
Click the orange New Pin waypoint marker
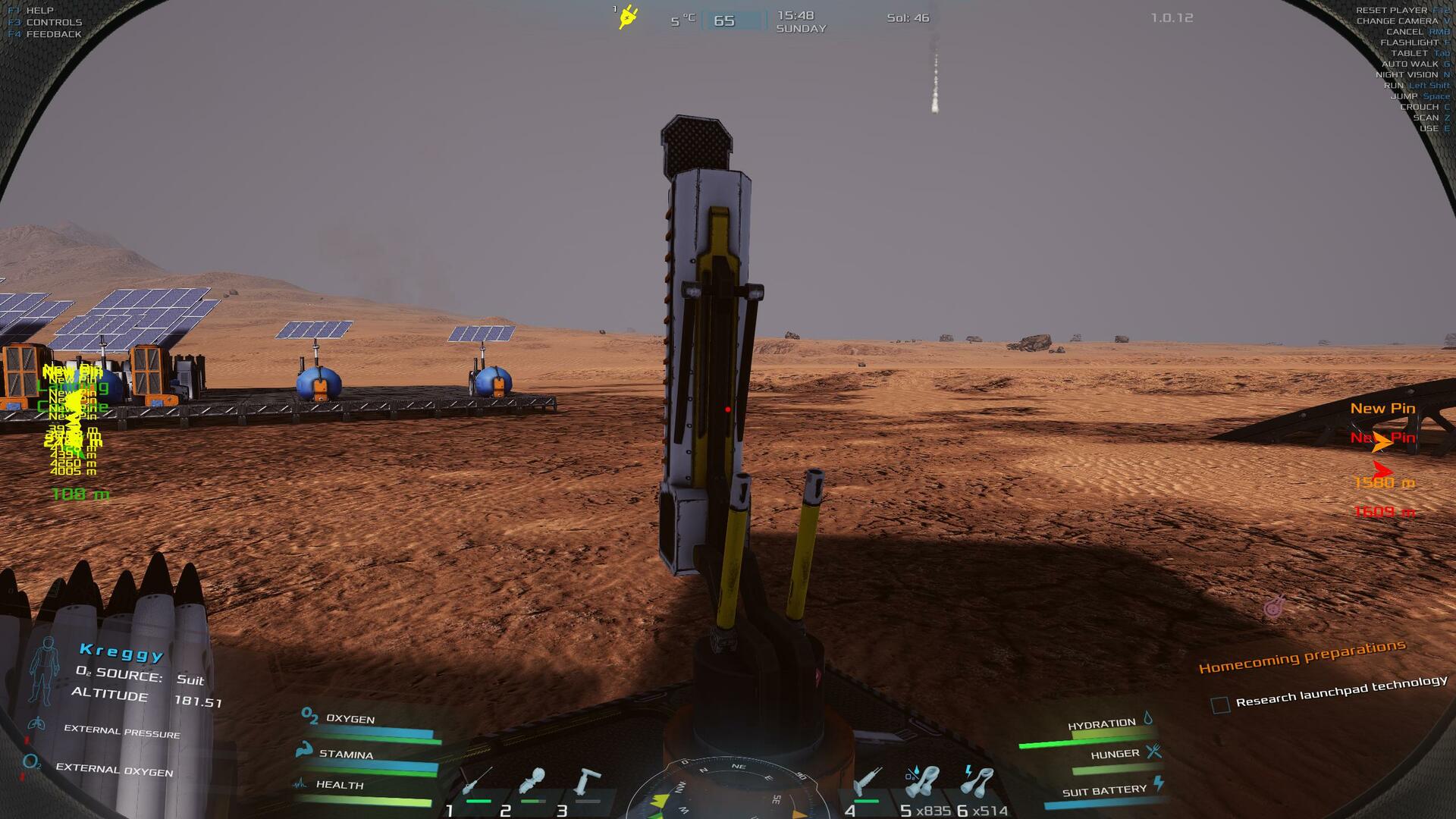click(1382, 442)
